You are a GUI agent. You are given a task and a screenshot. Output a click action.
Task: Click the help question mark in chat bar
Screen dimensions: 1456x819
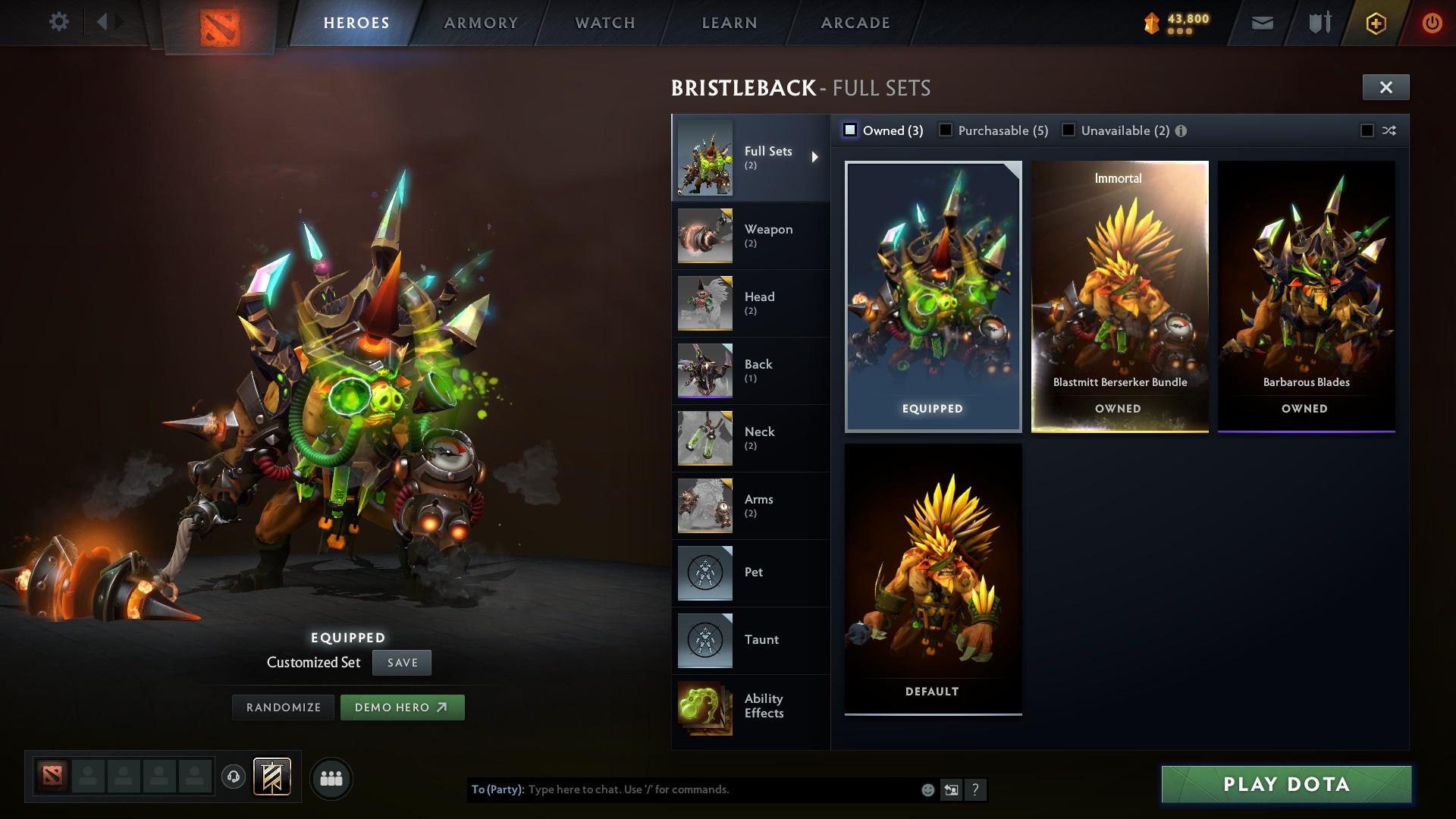coord(975,789)
